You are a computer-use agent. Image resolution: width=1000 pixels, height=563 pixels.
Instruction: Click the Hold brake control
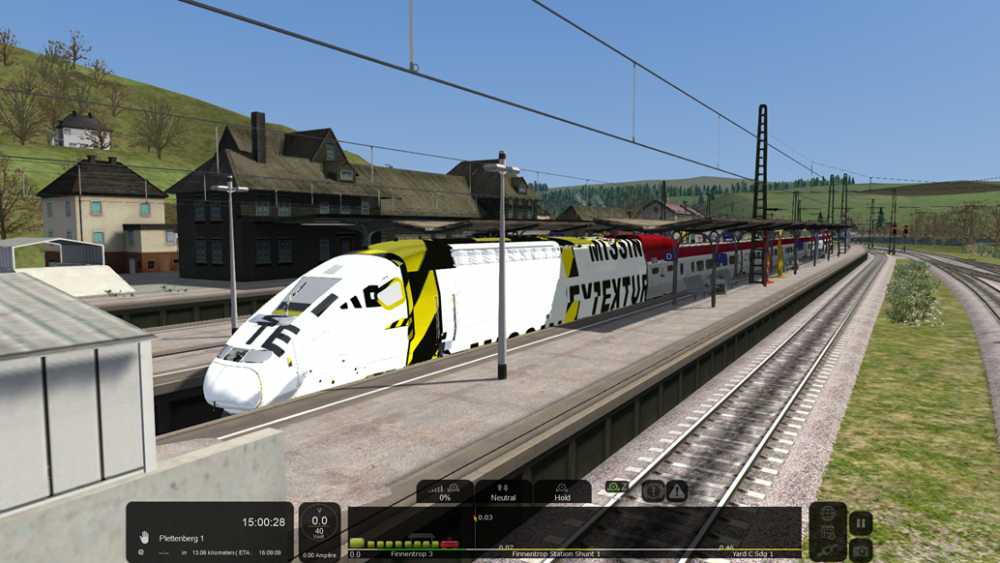[562, 491]
